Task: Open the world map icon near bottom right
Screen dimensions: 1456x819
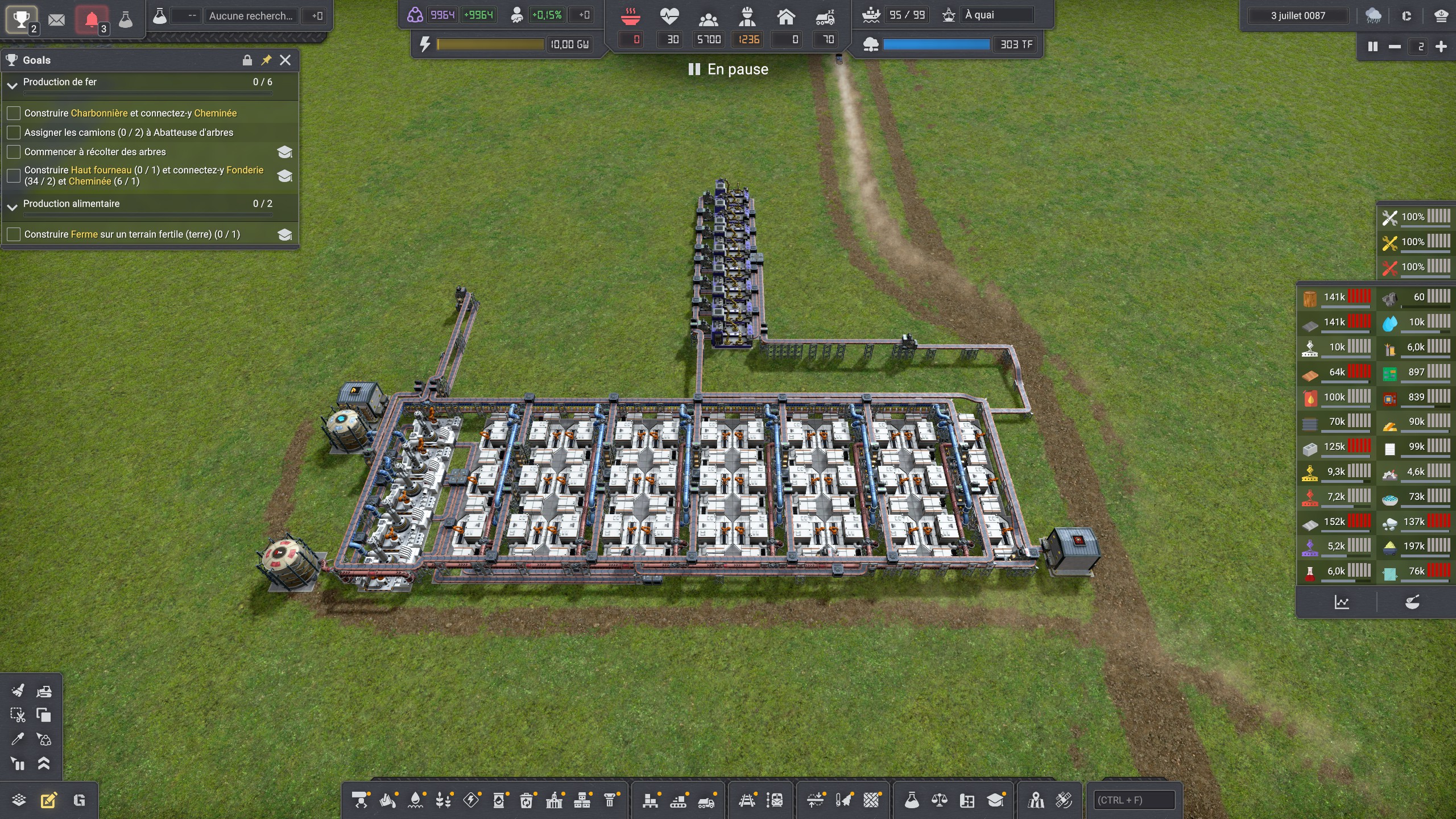Action: 1036,799
